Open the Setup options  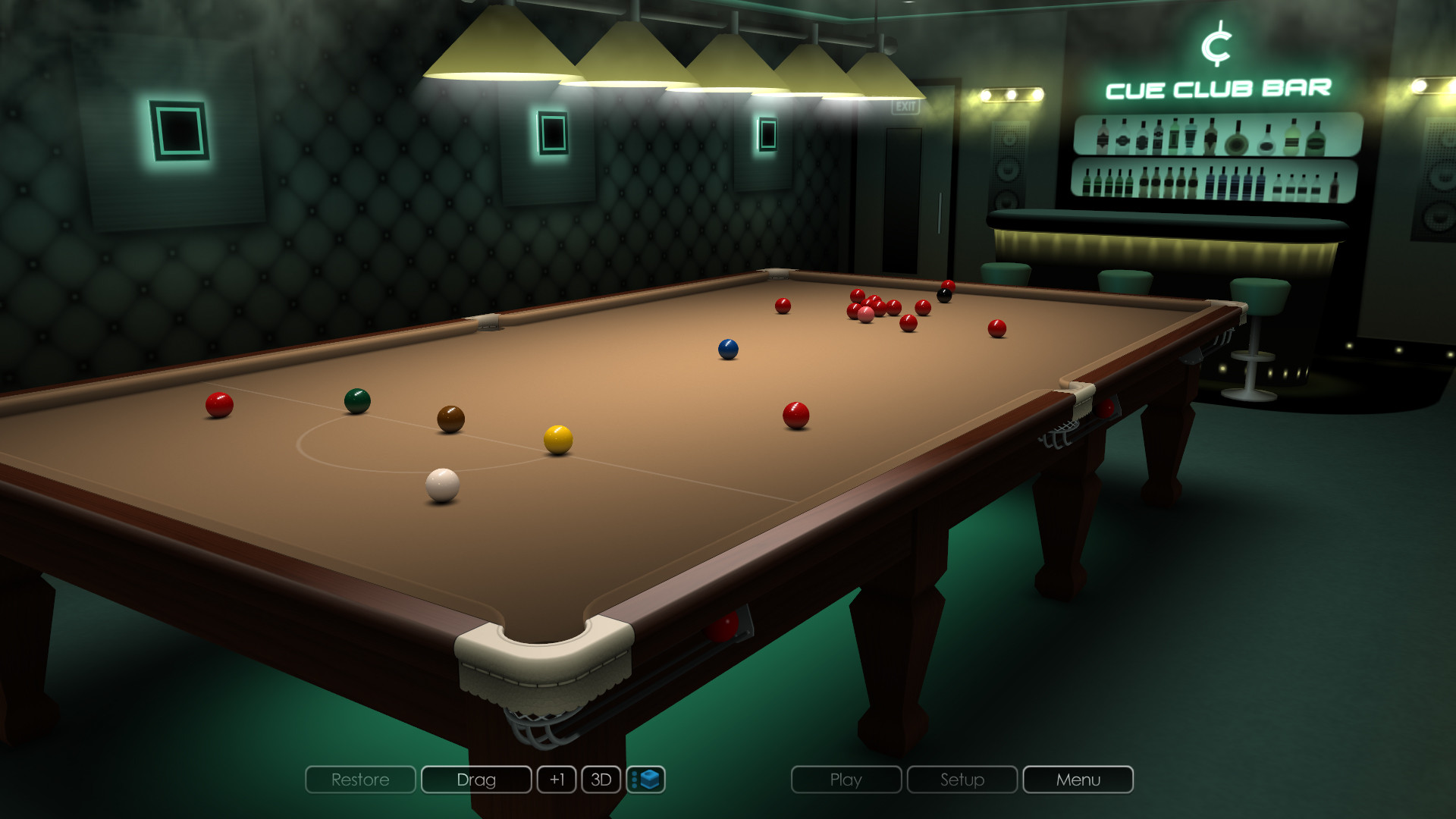(x=961, y=780)
